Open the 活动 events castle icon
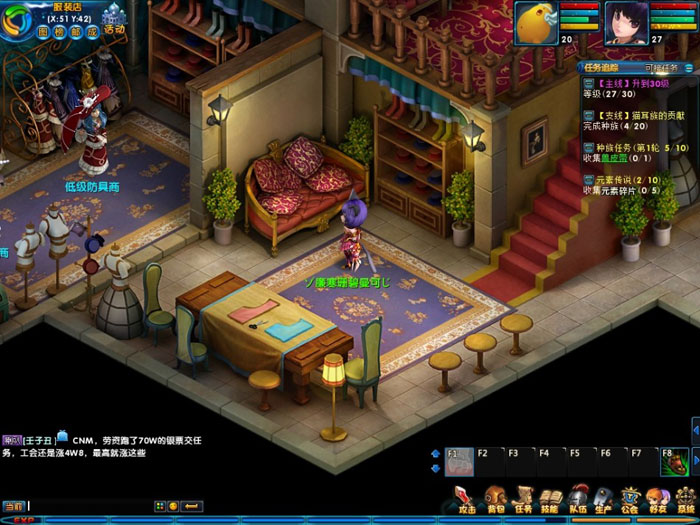 113,20
